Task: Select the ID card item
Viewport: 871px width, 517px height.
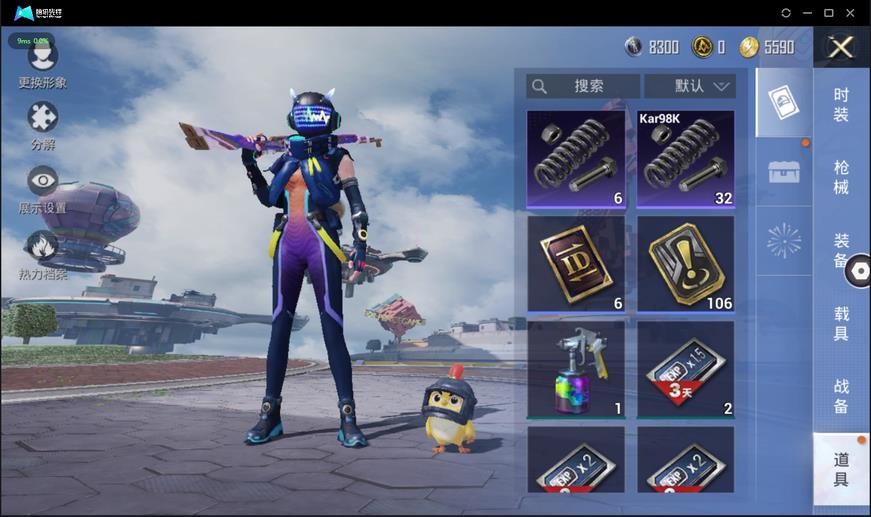Action: pyautogui.click(x=576, y=264)
